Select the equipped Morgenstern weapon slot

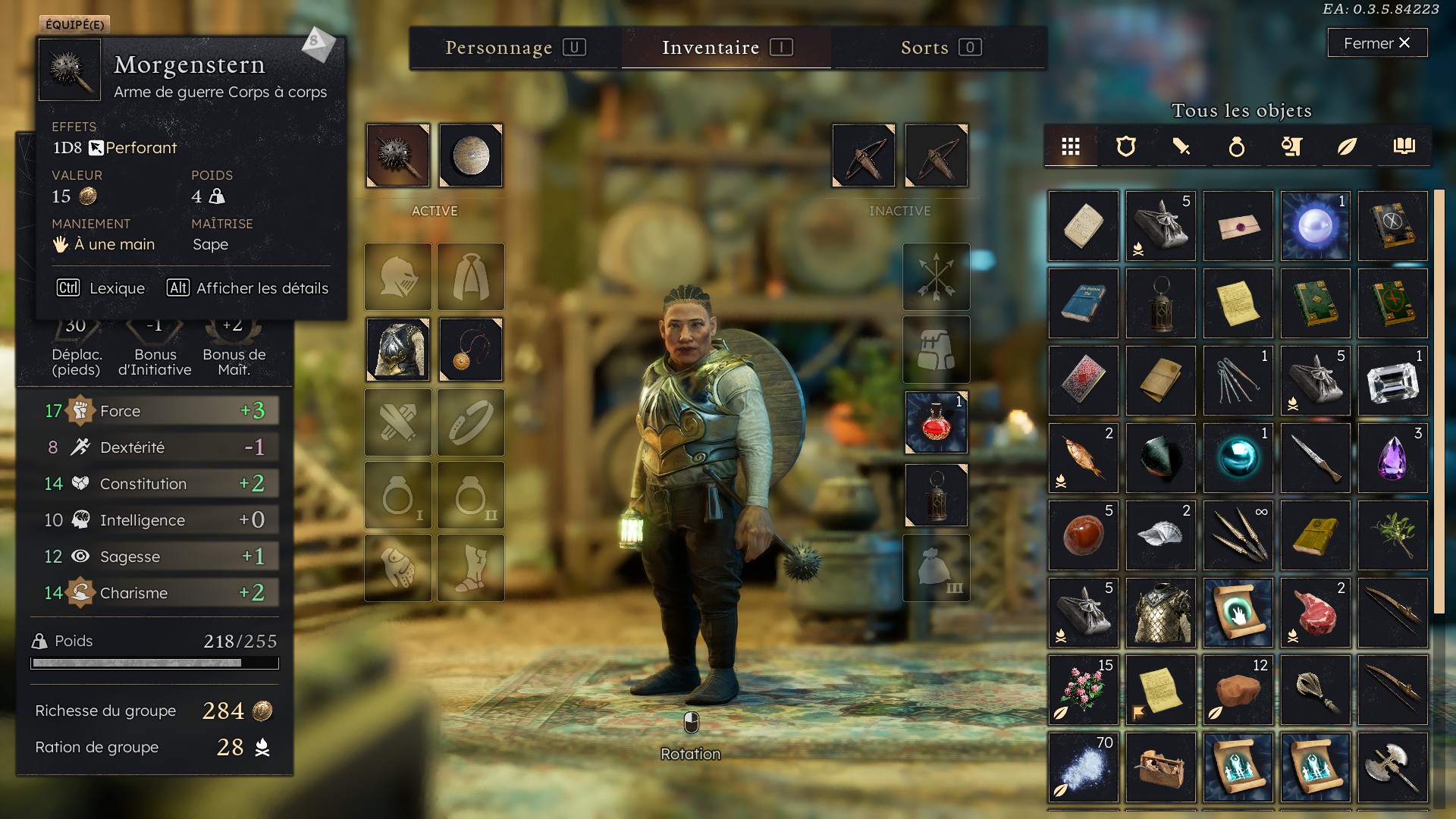point(398,155)
